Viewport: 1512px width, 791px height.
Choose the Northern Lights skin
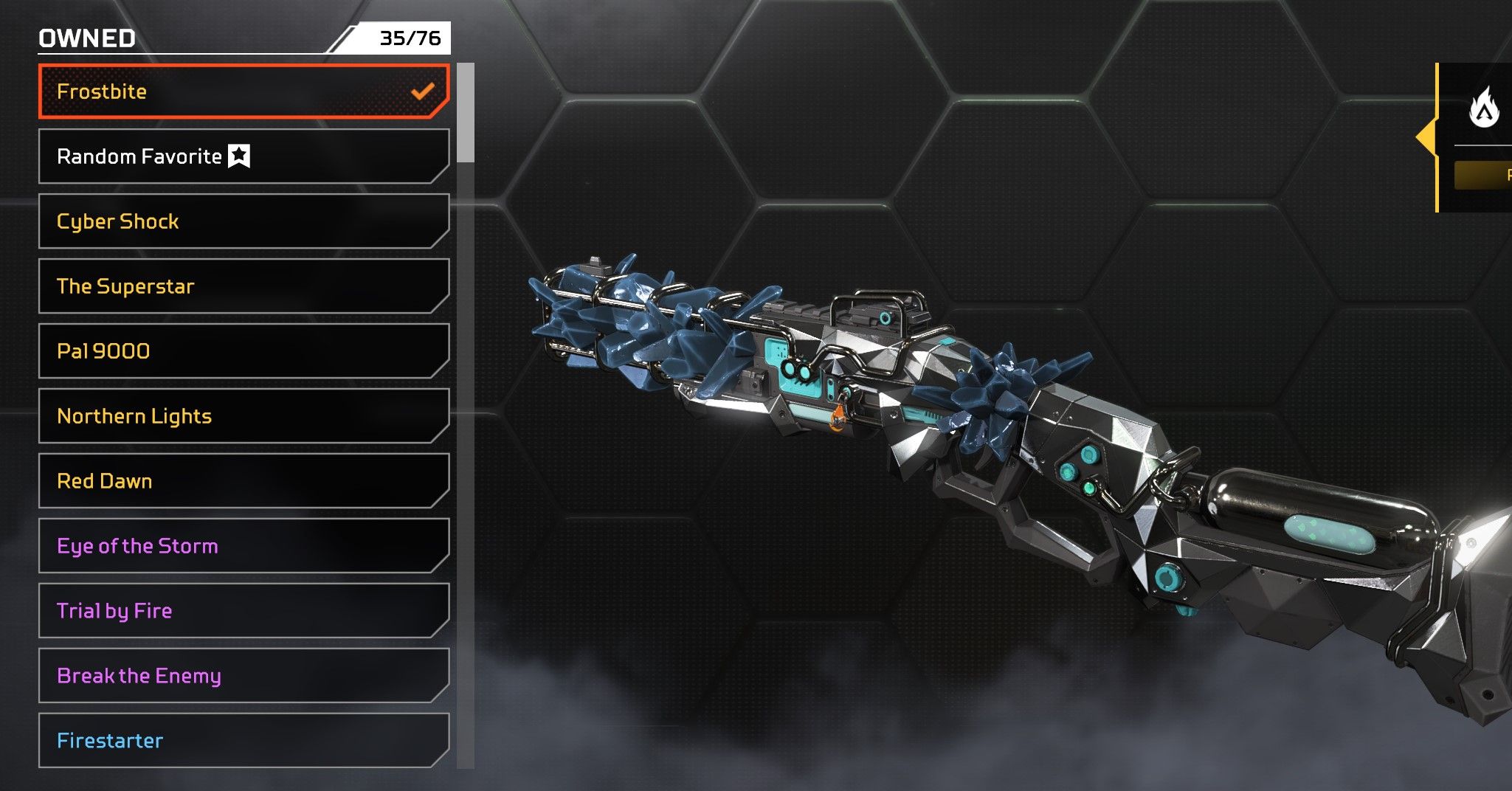pos(244,416)
